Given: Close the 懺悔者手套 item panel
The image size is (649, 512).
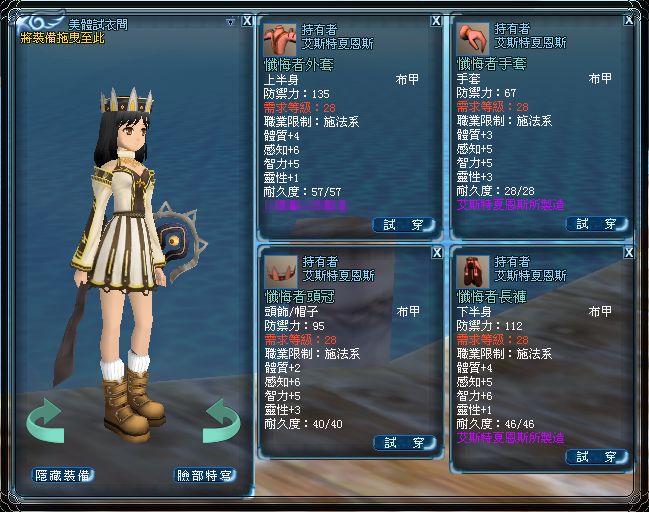Looking at the screenshot, I should (628, 20).
